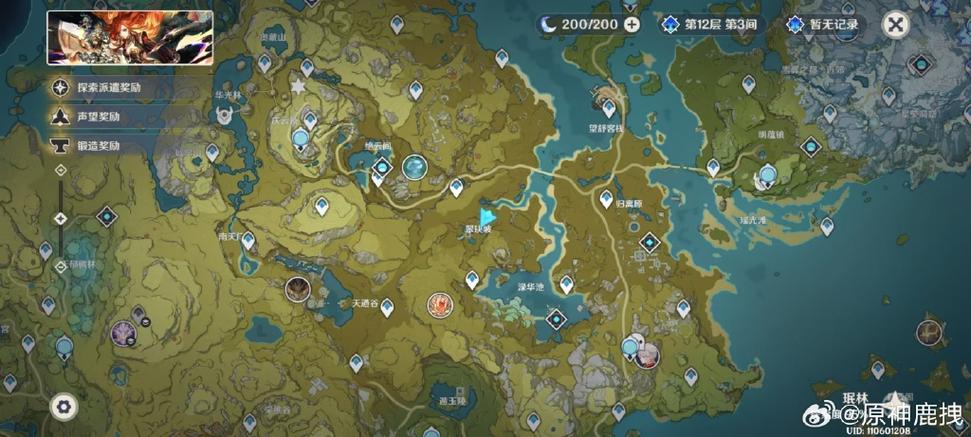The image size is (971, 437).
Task: Open 锻造奖励 forging rewards
Action: coord(90,145)
